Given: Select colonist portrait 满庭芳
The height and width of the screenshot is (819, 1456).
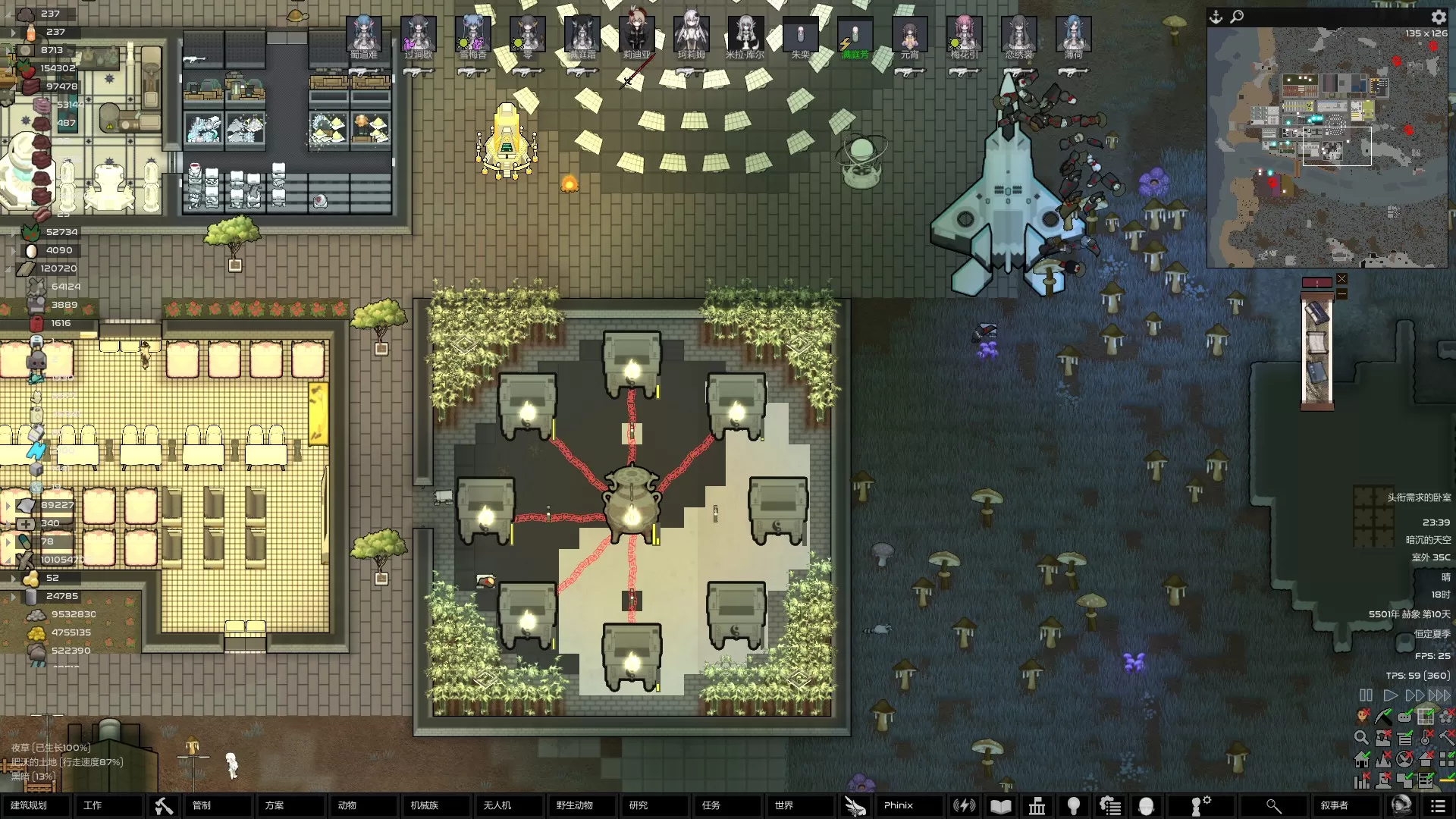Looking at the screenshot, I should (x=855, y=36).
